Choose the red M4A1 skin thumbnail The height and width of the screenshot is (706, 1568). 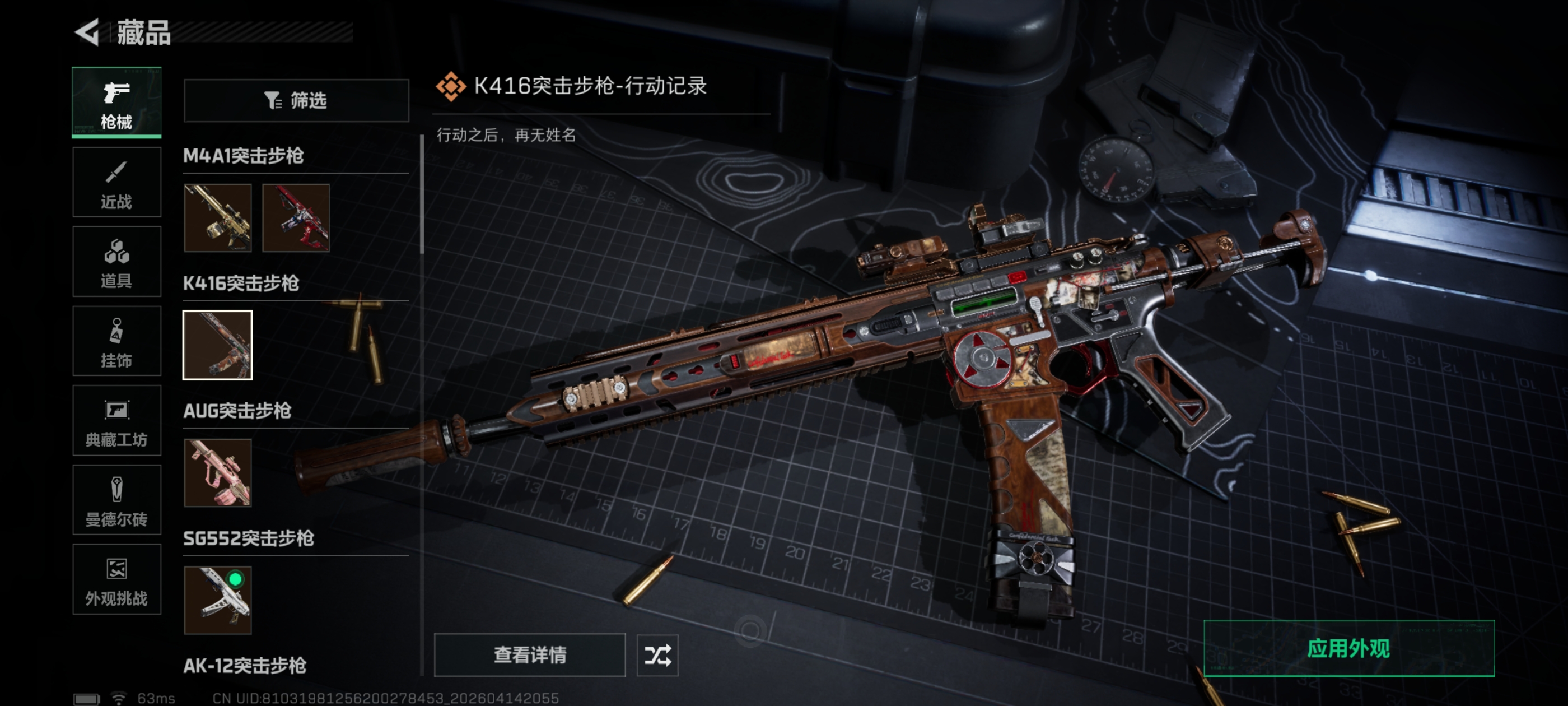tap(296, 218)
